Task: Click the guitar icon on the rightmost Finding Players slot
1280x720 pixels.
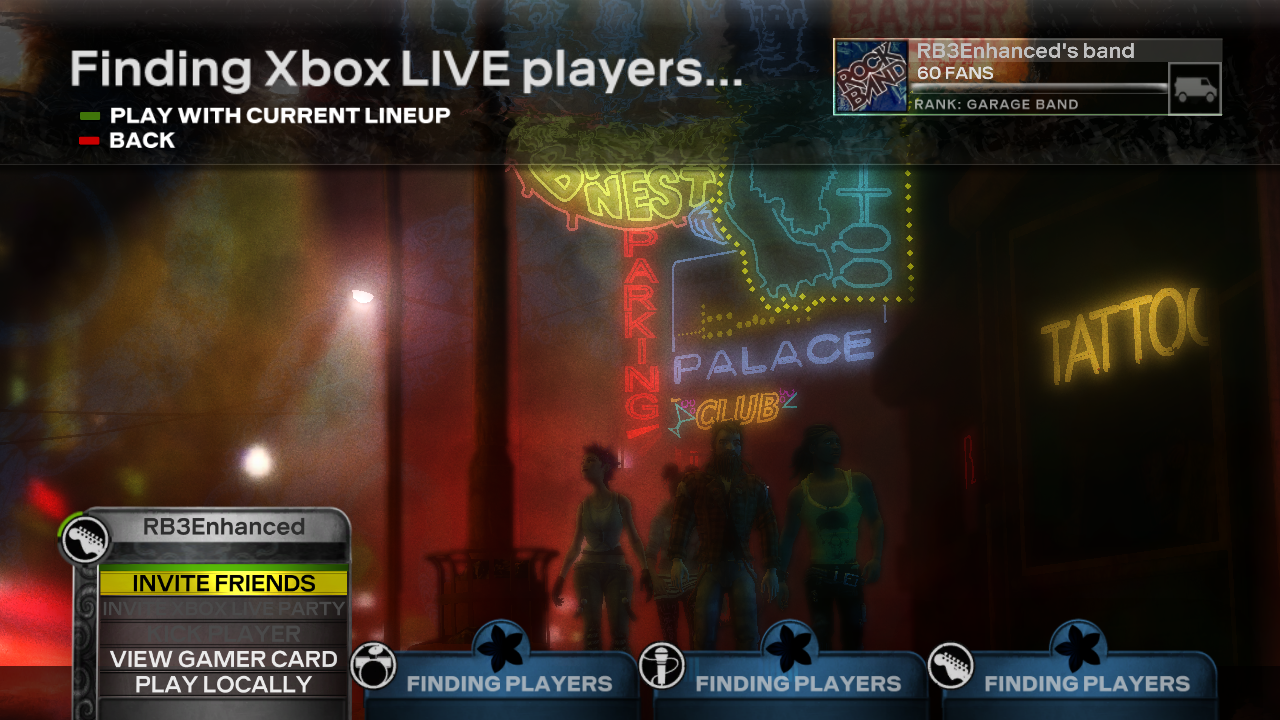Action: [x=951, y=663]
